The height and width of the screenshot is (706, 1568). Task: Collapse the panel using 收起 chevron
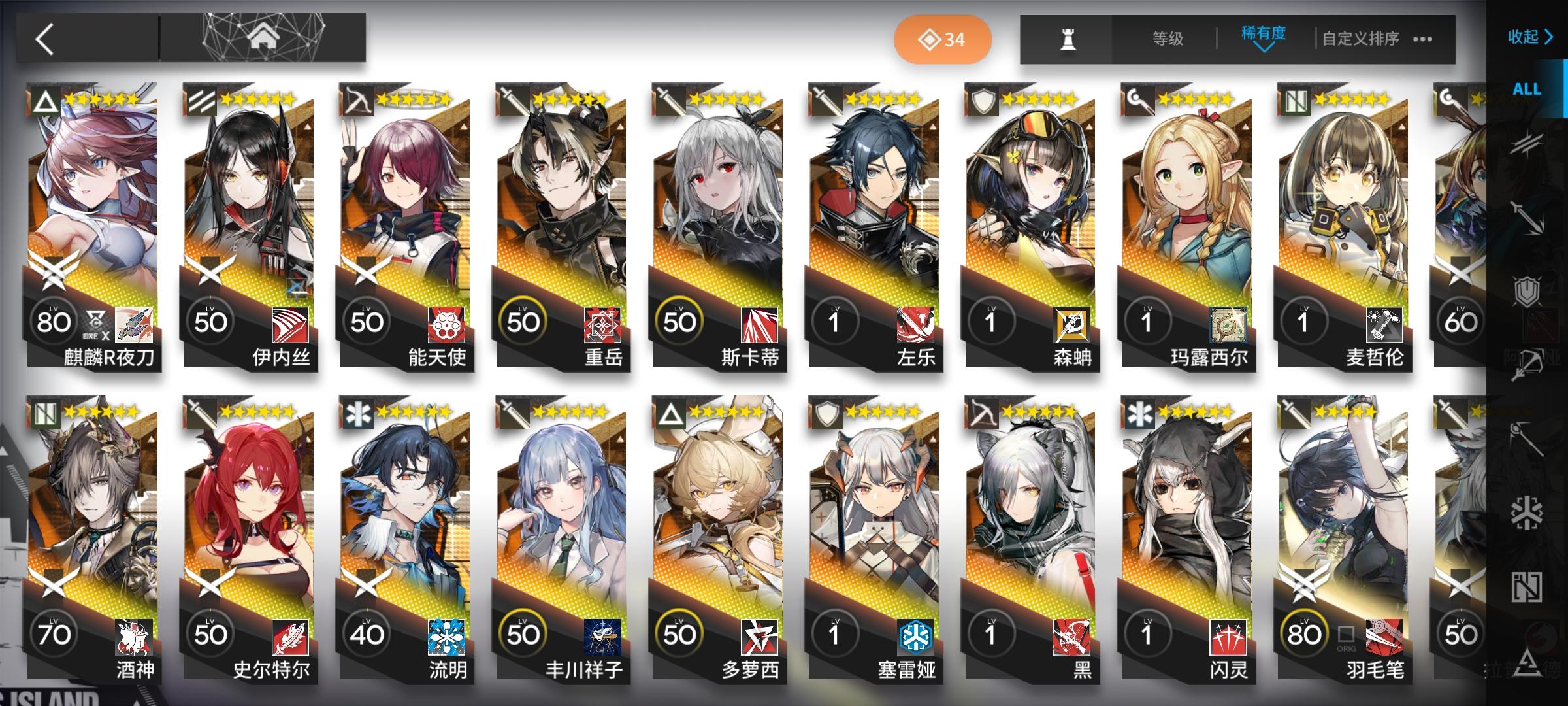pos(1530,38)
